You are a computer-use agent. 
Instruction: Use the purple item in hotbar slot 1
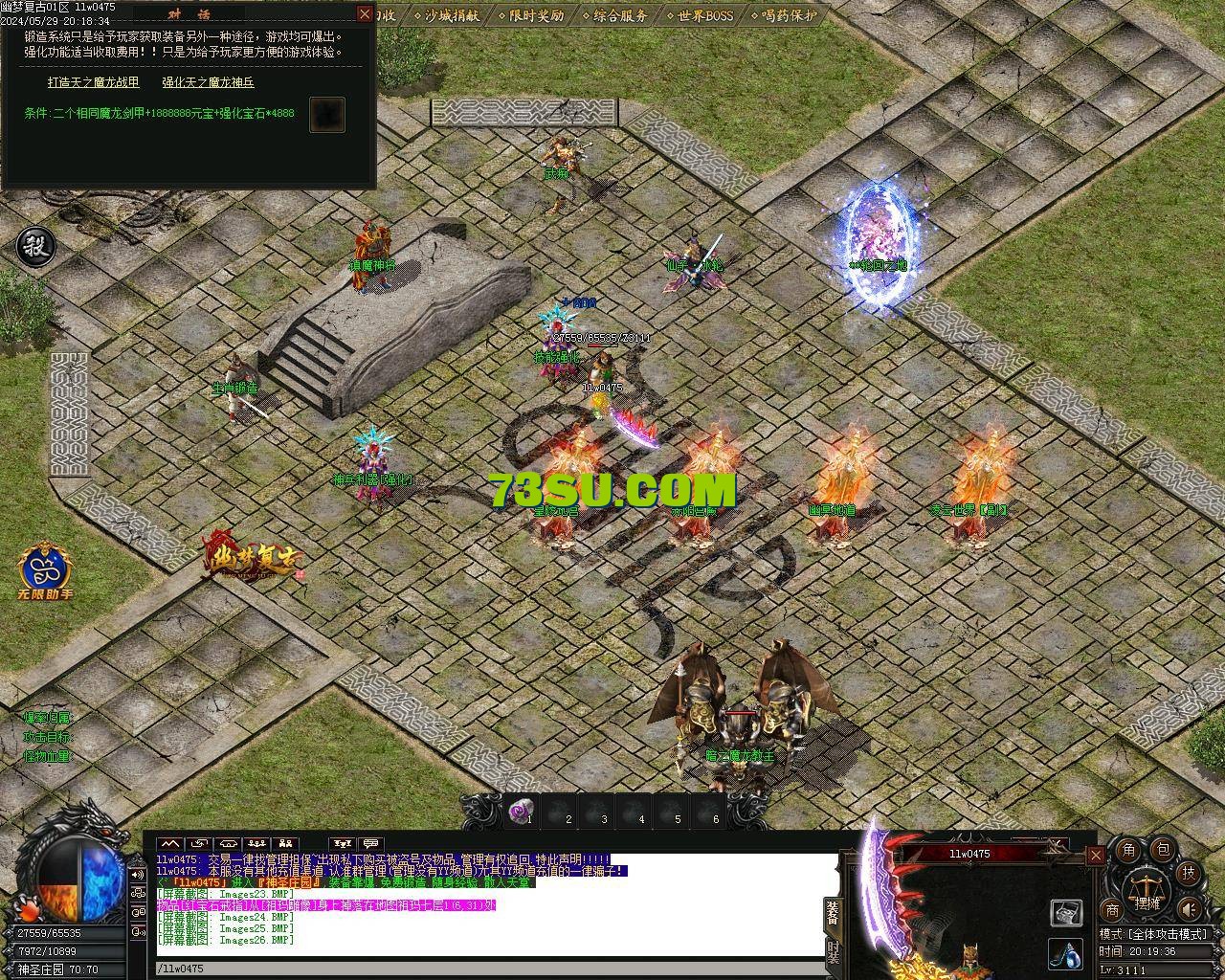pyautogui.click(x=520, y=812)
